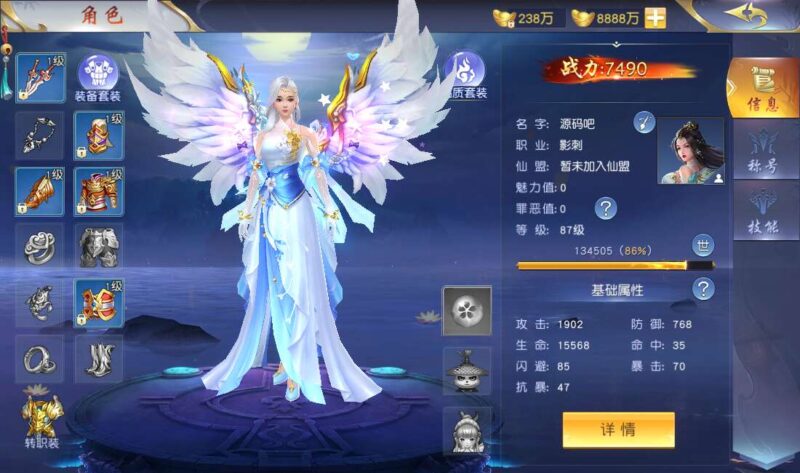The image size is (800, 473).
Task: Open the 详情 details button
Action: 618,430
